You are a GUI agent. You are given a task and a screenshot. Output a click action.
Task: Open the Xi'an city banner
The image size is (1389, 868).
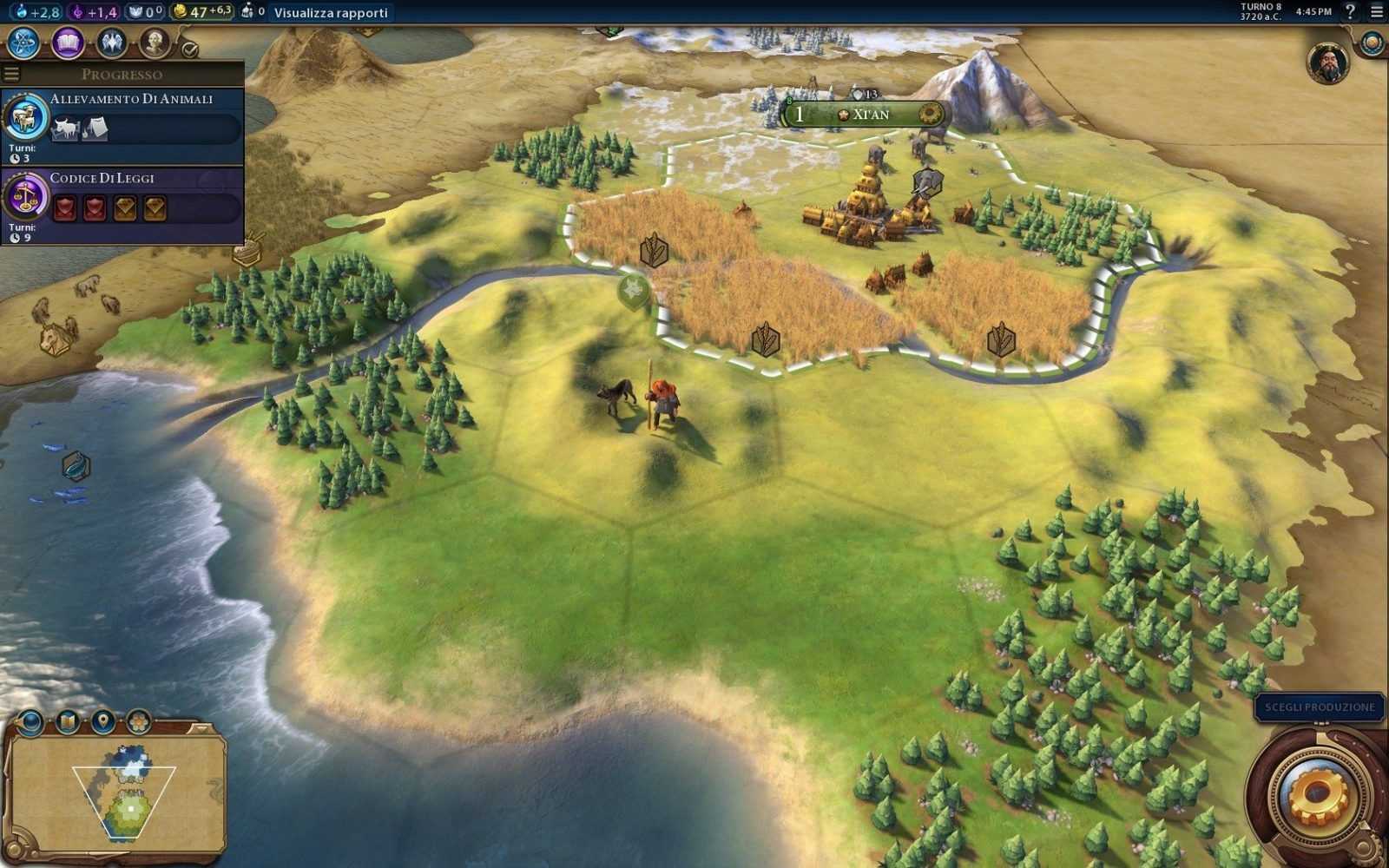866,115
